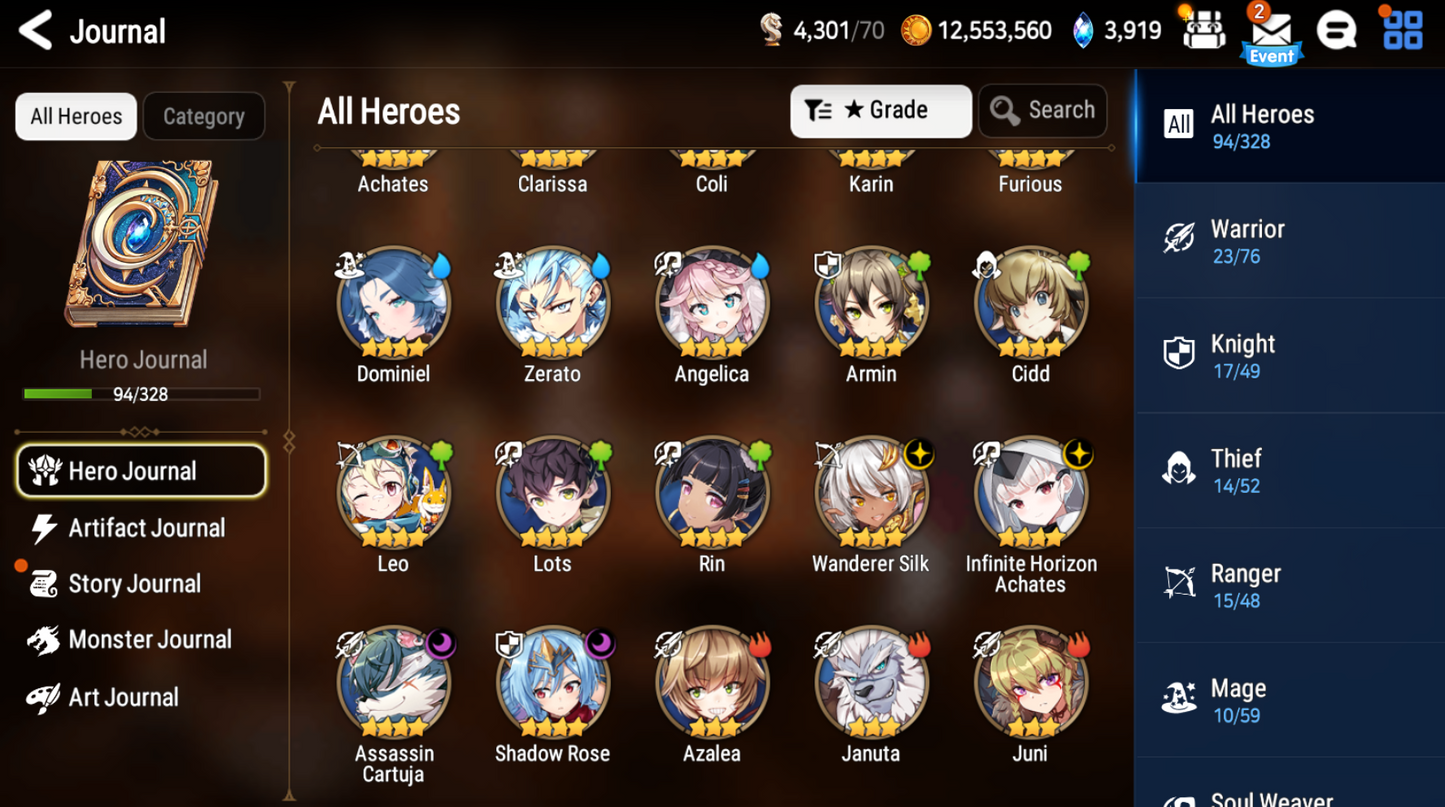Go back using the arrow button
The height and width of the screenshot is (807, 1445).
click(x=35, y=30)
